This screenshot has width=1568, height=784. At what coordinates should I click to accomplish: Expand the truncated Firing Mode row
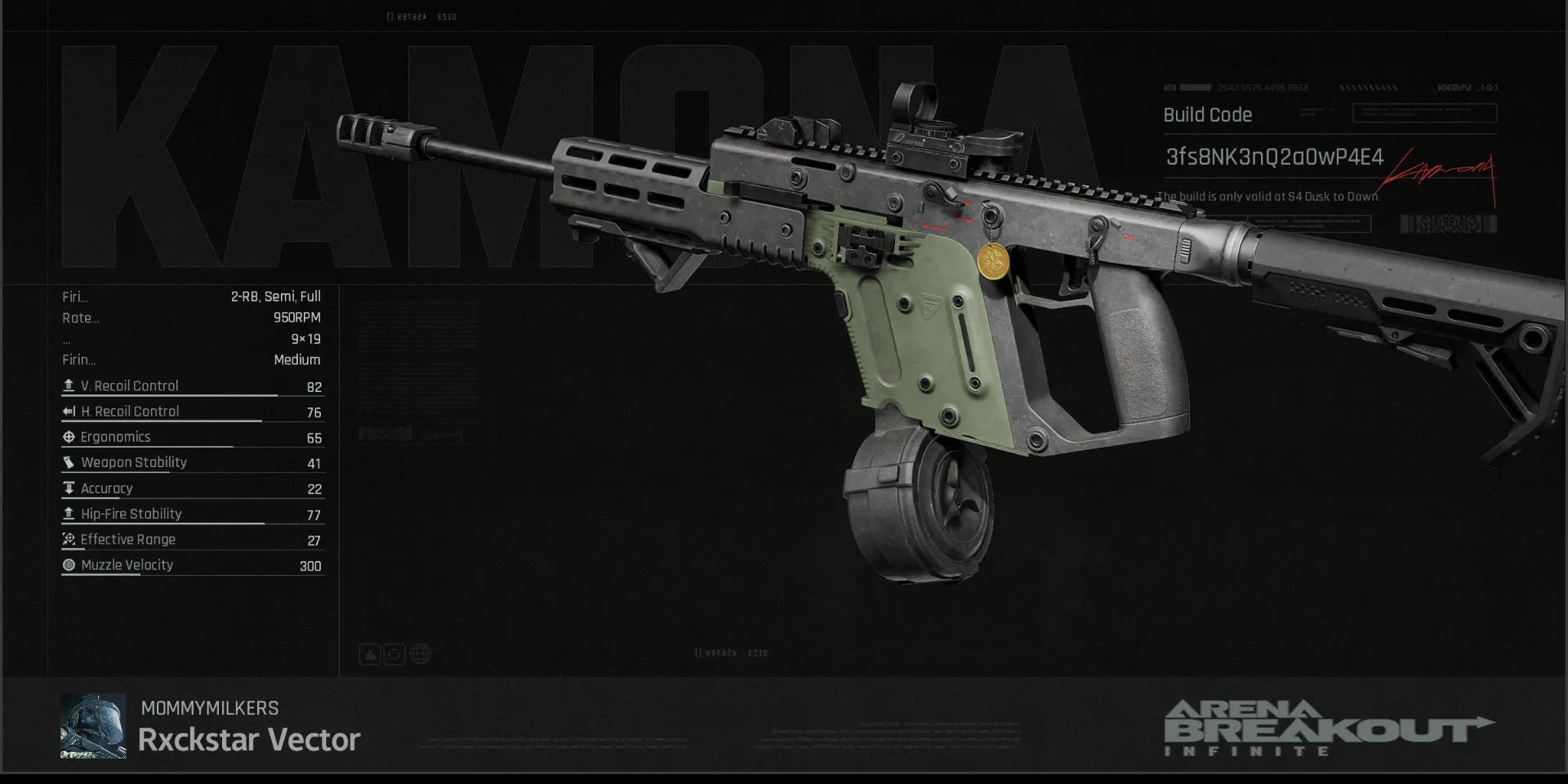192,296
